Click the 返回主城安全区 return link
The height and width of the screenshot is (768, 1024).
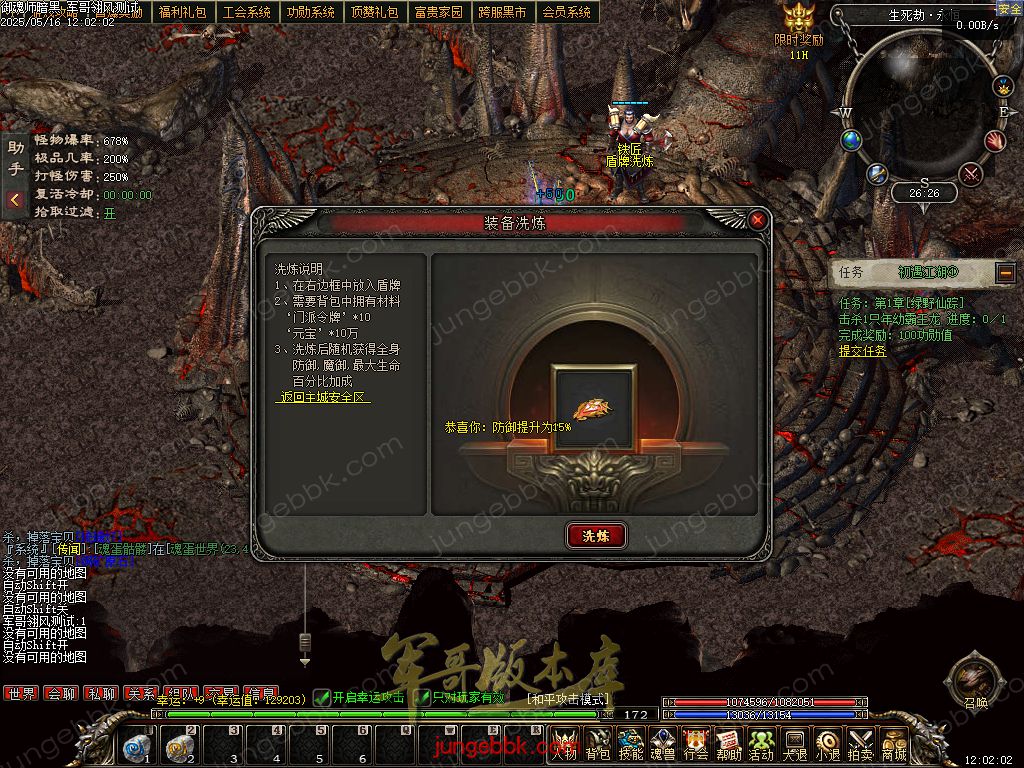pos(323,397)
